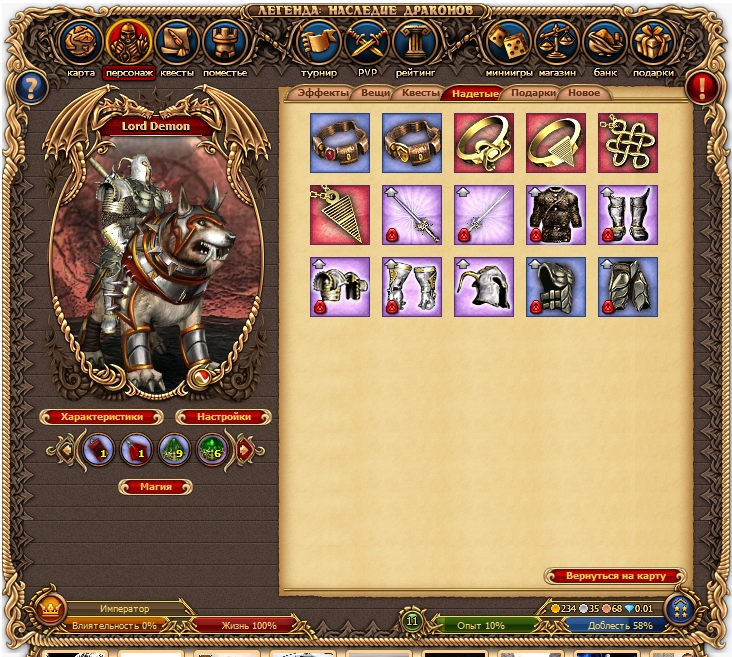The image size is (732, 657).
Task: Open the квесты menu icon
Action: click(x=176, y=44)
